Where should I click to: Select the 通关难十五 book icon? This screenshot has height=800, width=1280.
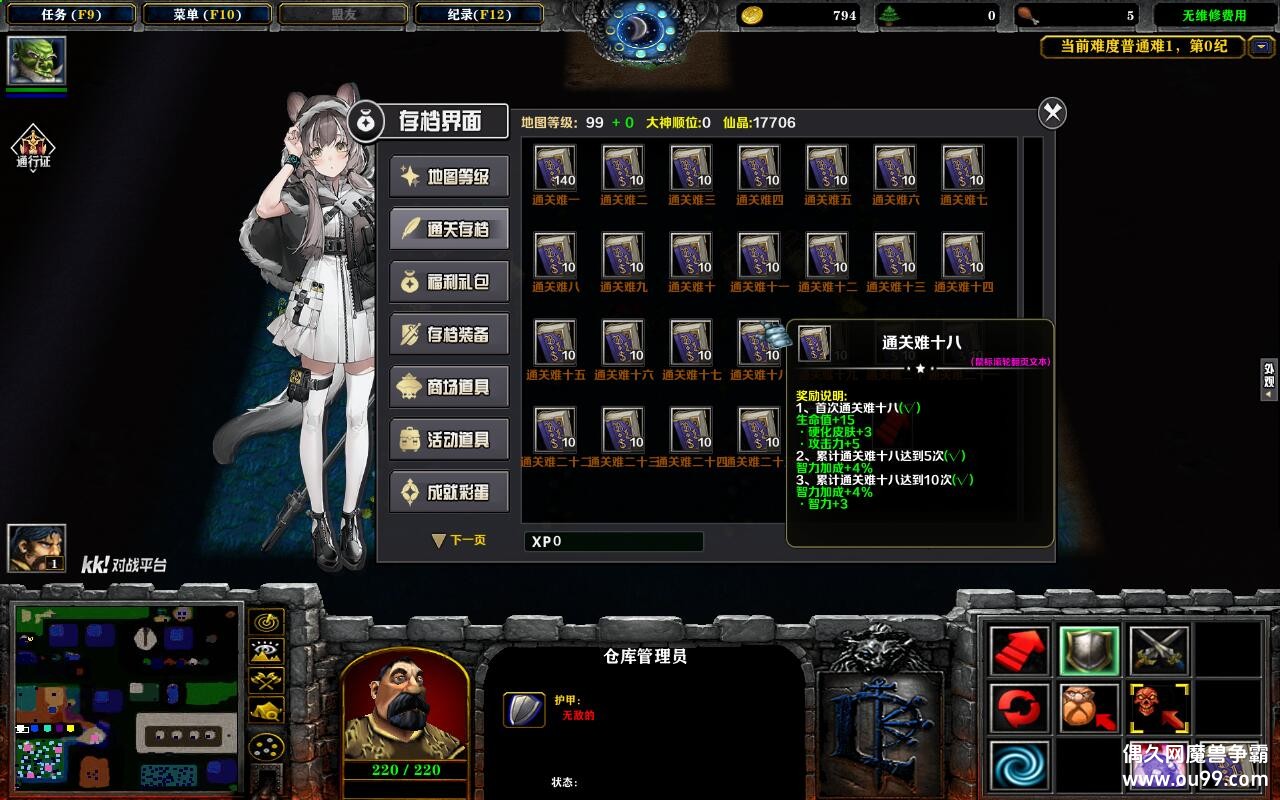555,342
